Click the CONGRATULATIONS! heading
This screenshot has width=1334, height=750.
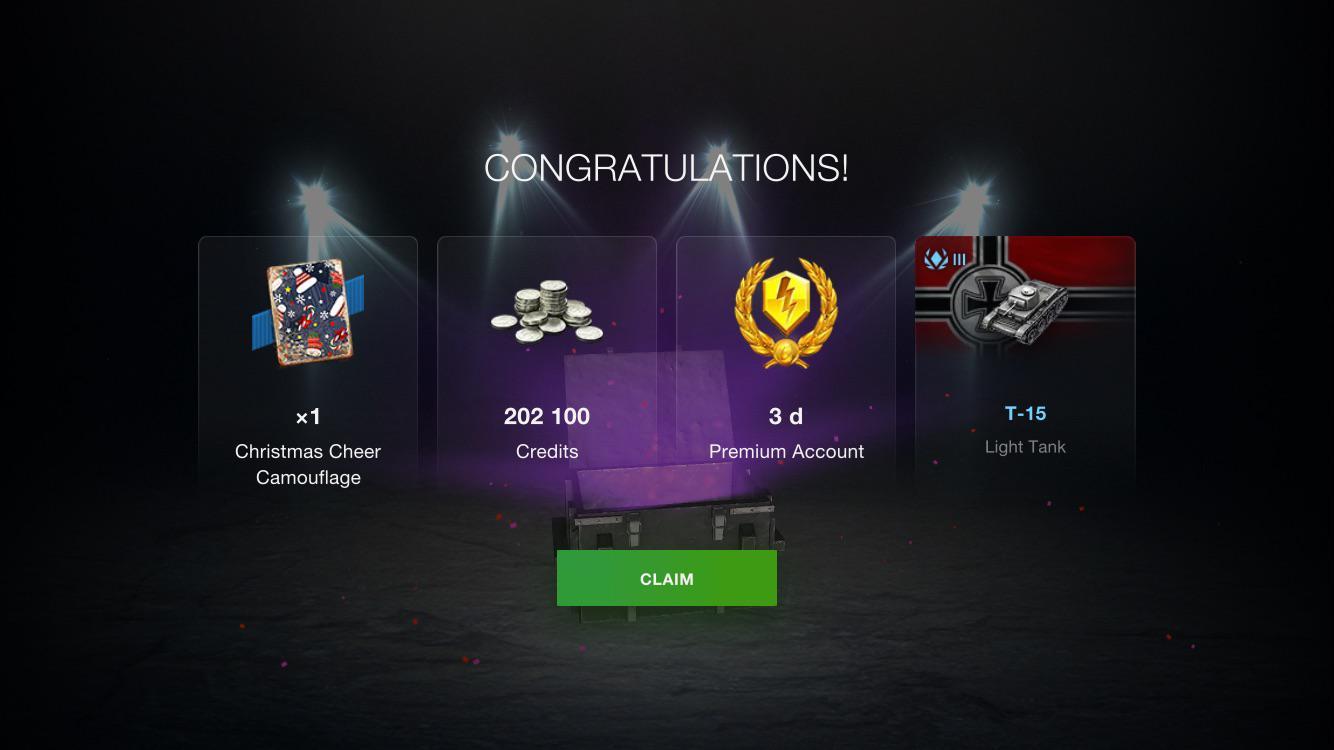point(666,167)
